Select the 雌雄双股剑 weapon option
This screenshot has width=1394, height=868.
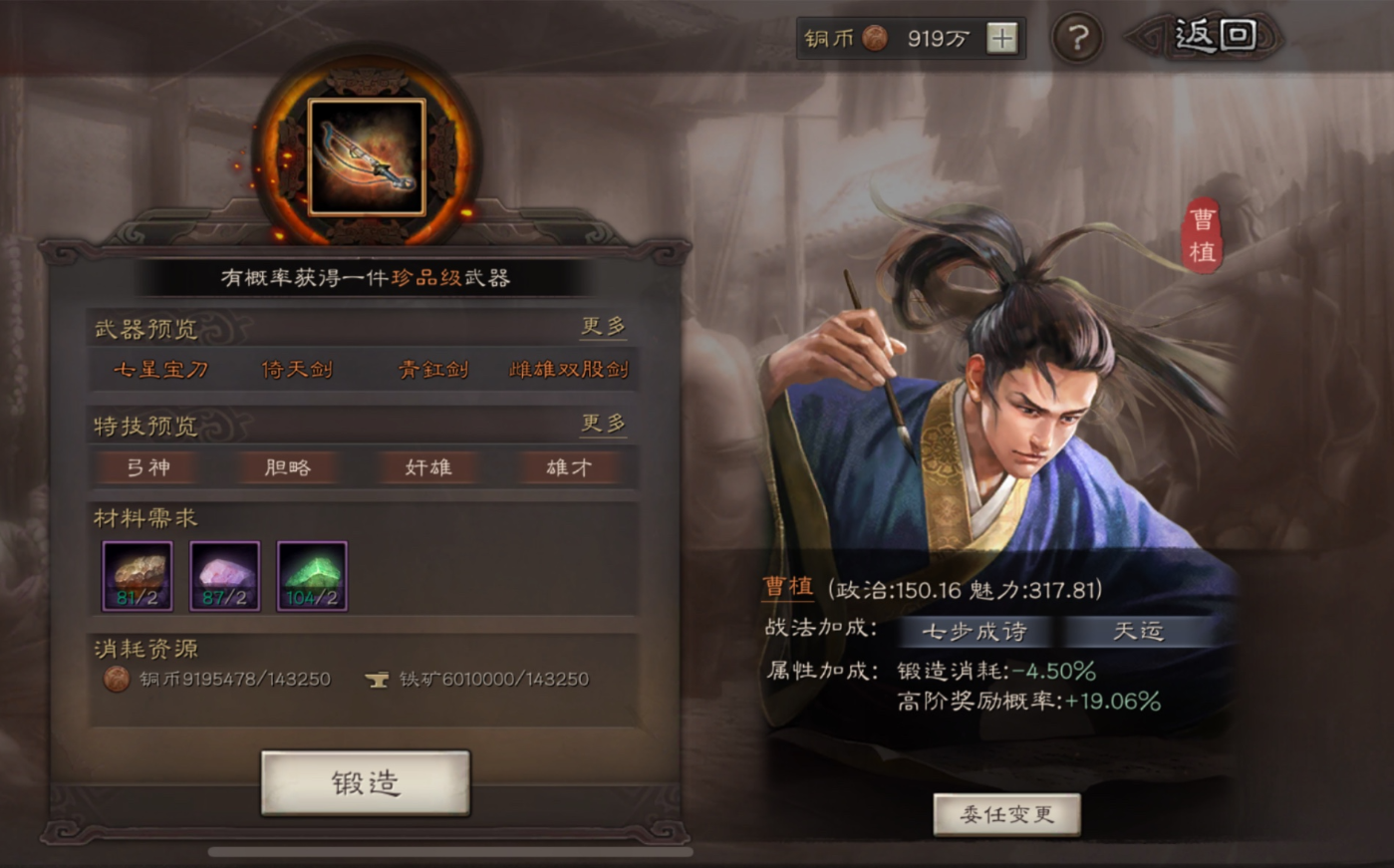[x=569, y=369]
